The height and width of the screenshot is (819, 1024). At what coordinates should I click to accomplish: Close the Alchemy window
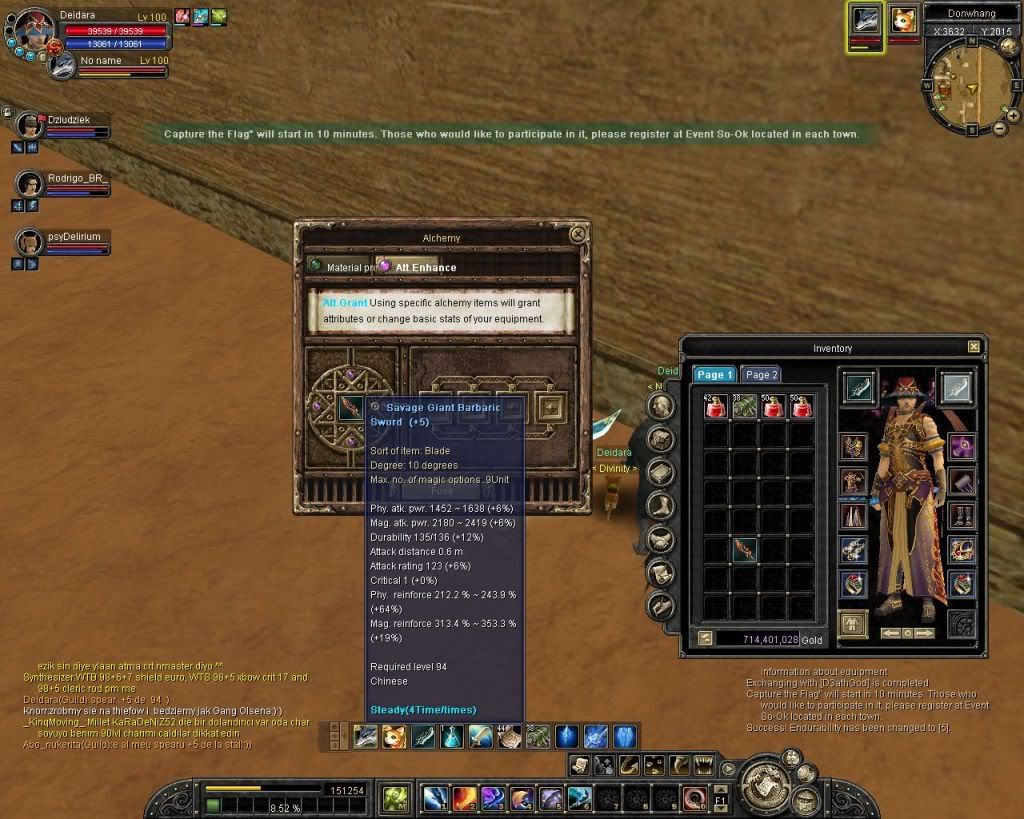[x=577, y=235]
